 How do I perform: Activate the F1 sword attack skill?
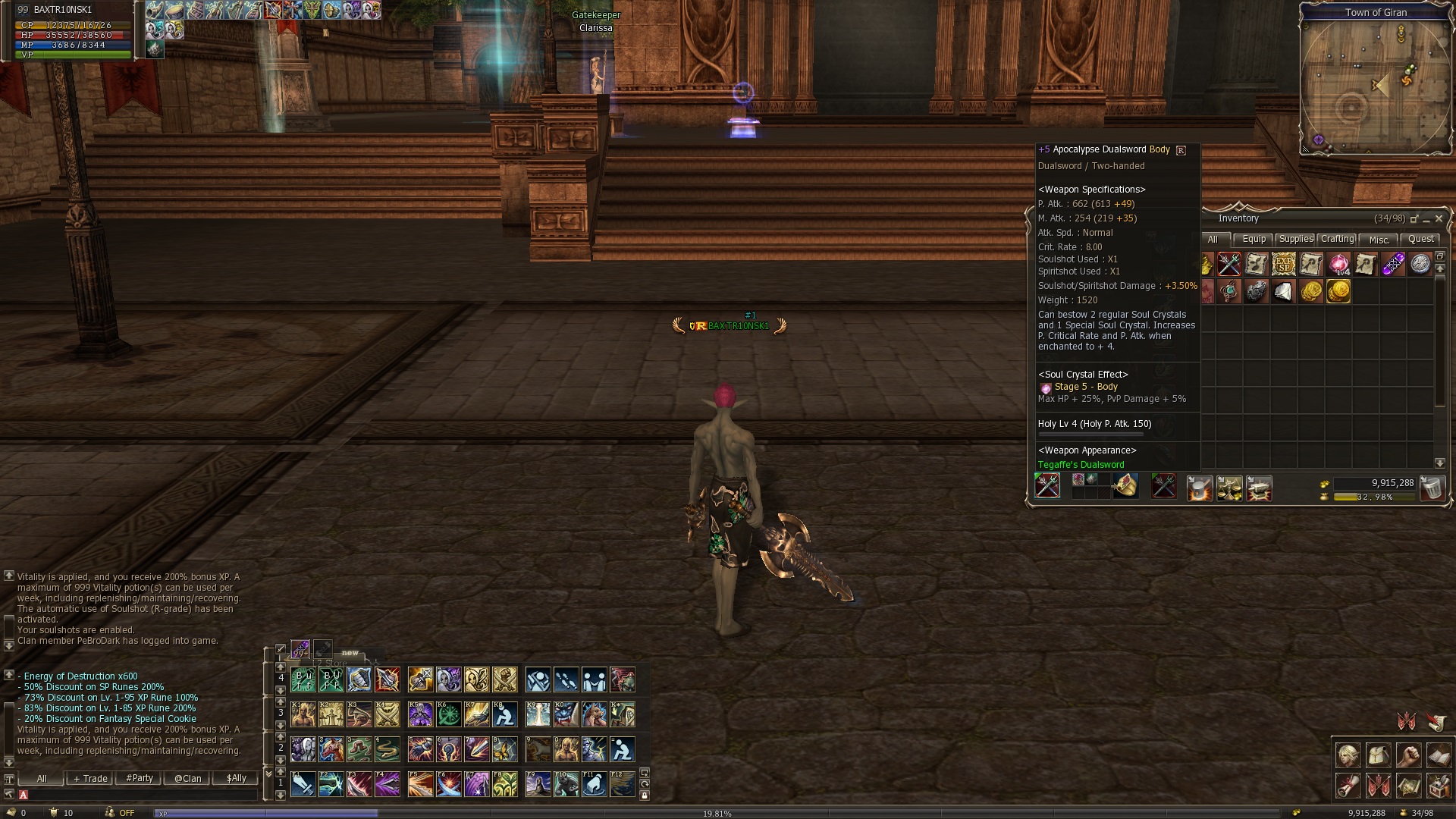coord(303,784)
